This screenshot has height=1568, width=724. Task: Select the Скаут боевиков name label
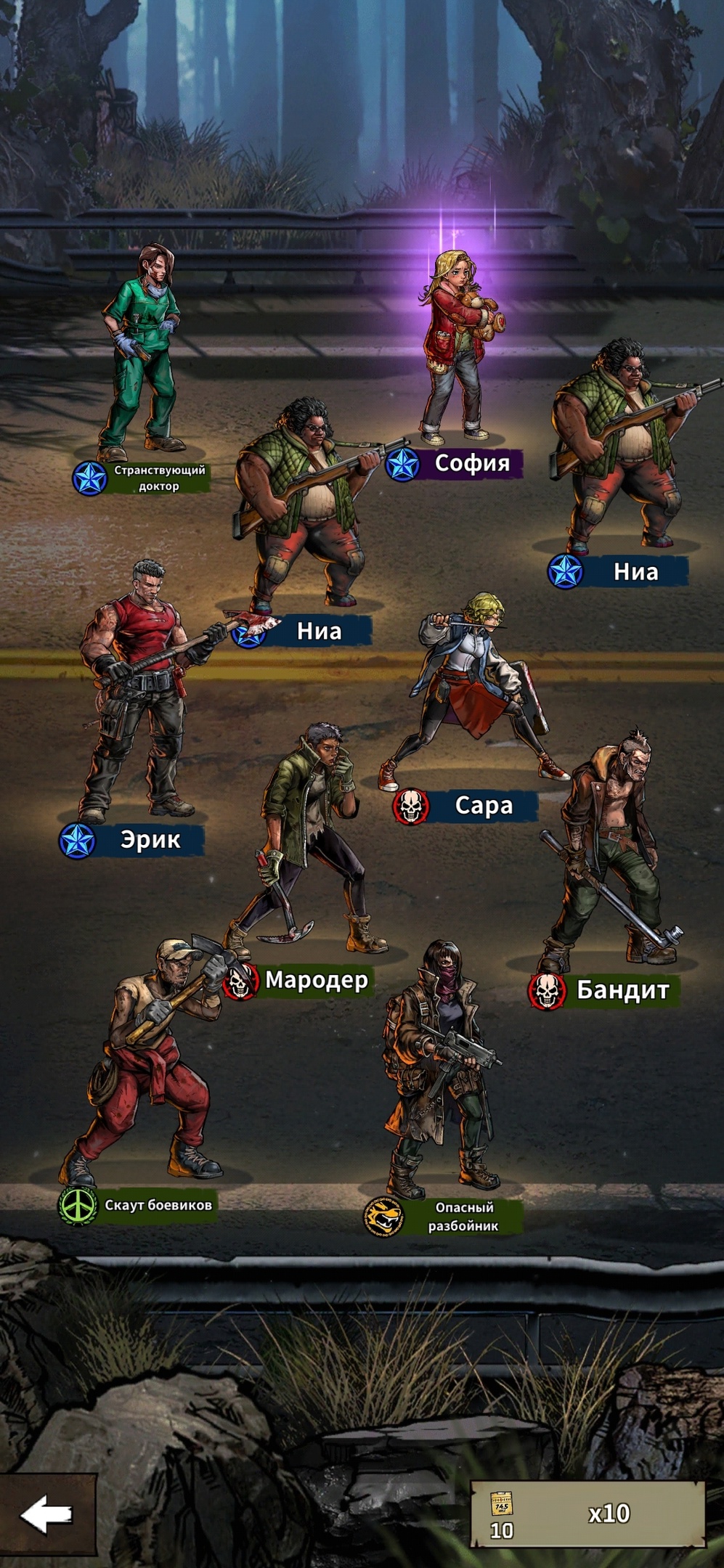158,1205
